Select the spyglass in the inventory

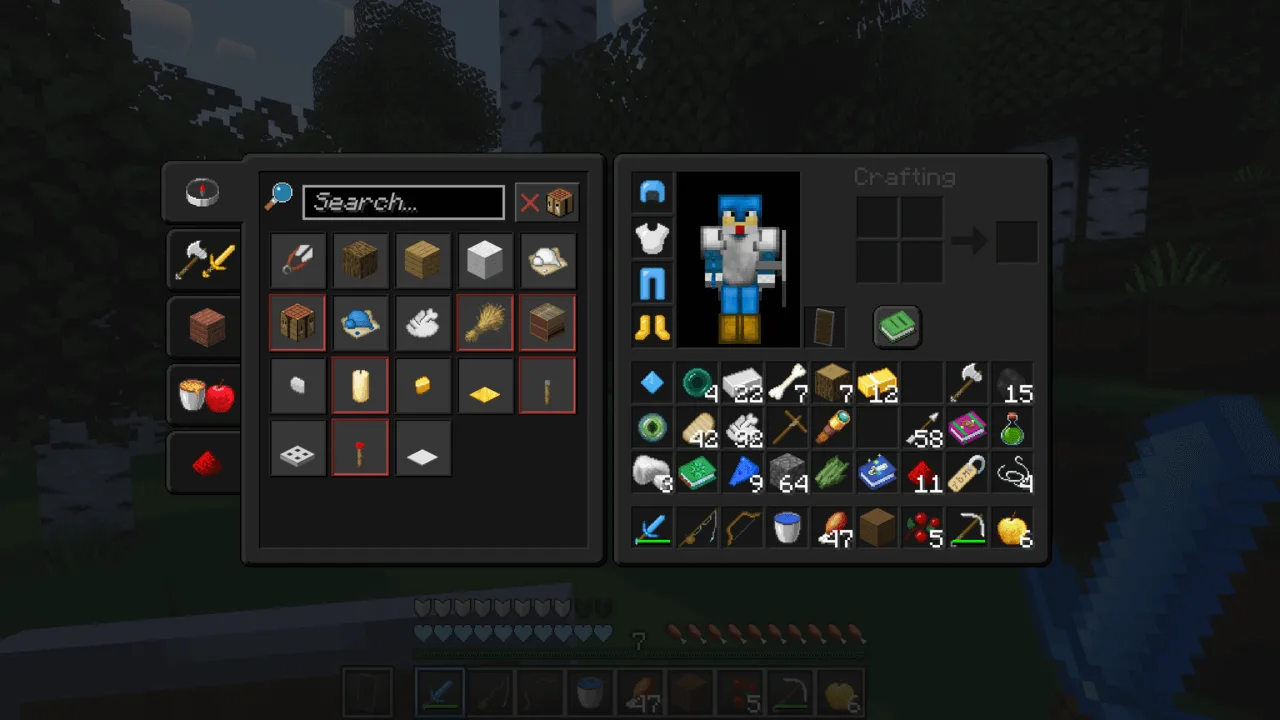coord(832,428)
